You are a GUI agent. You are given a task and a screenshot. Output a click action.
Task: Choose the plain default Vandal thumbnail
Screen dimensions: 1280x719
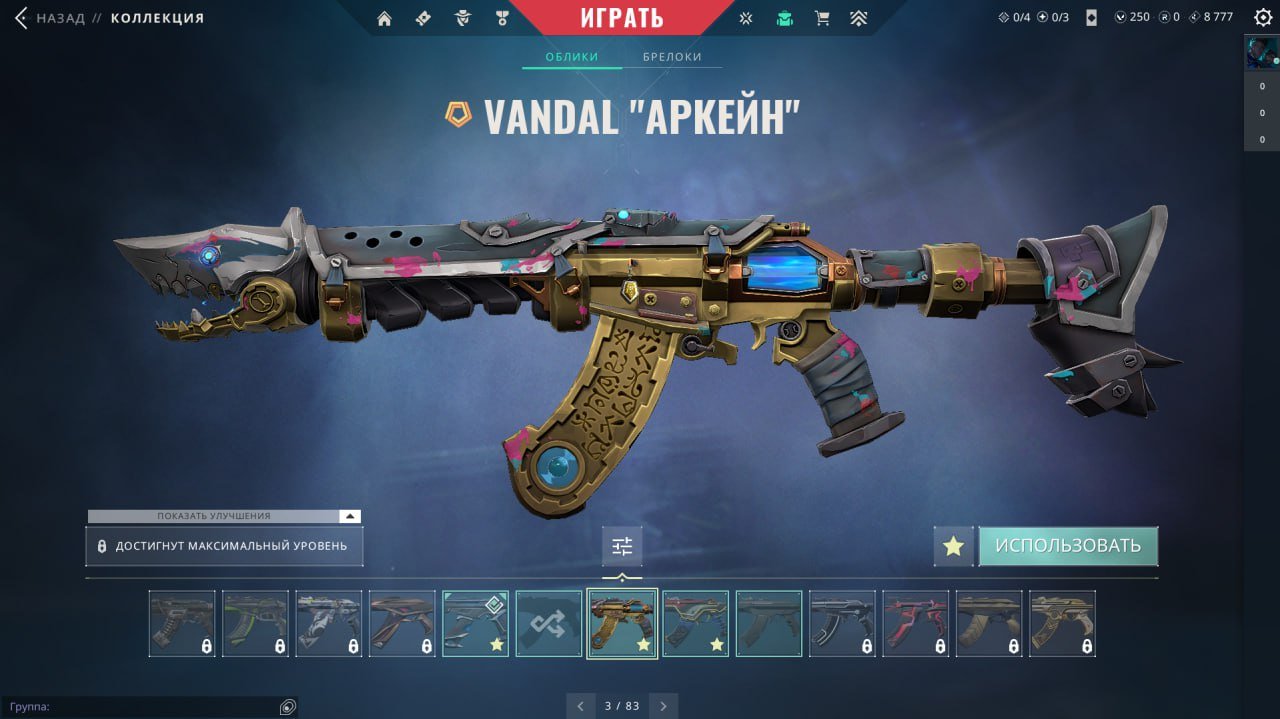pyautogui.click(x=769, y=624)
